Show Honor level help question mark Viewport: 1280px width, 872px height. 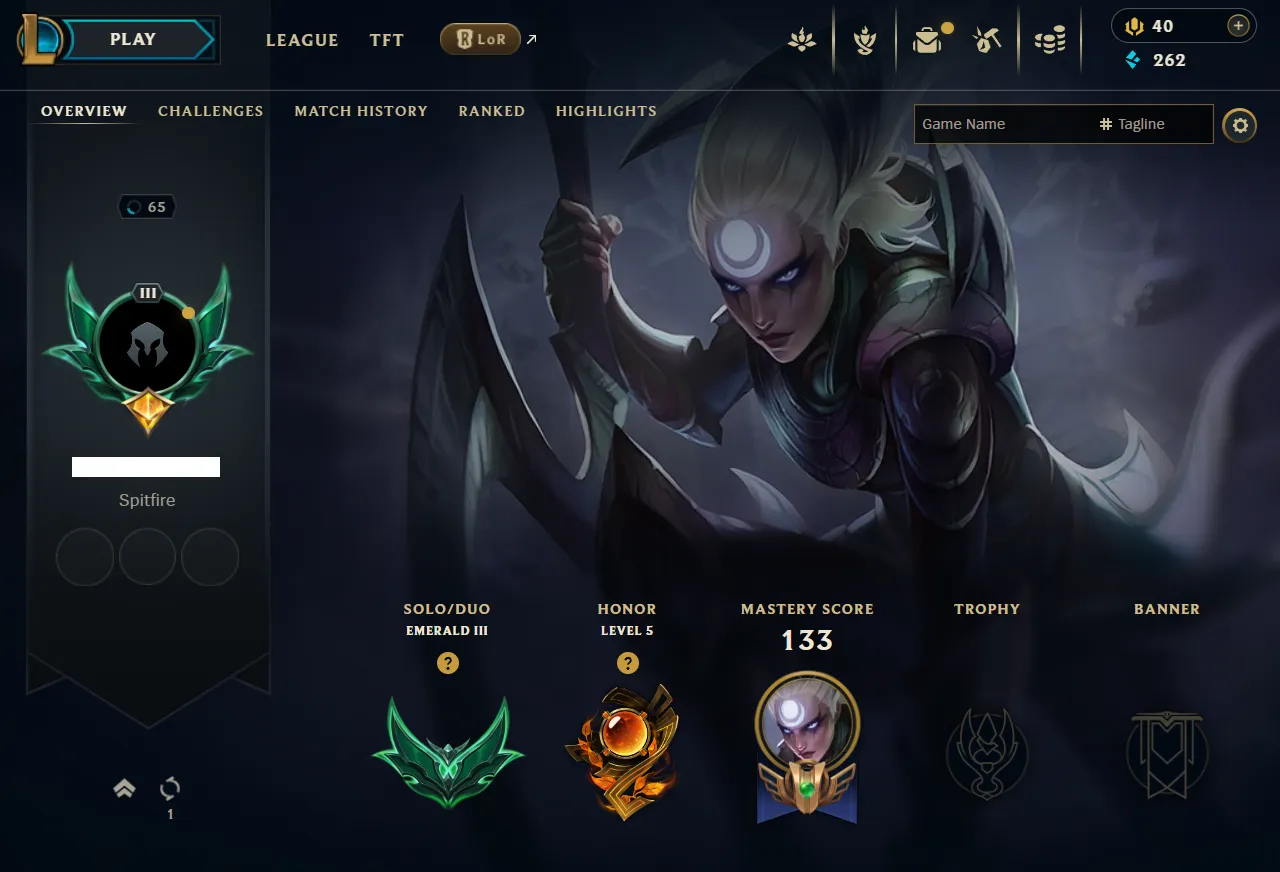pyautogui.click(x=627, y=663)
